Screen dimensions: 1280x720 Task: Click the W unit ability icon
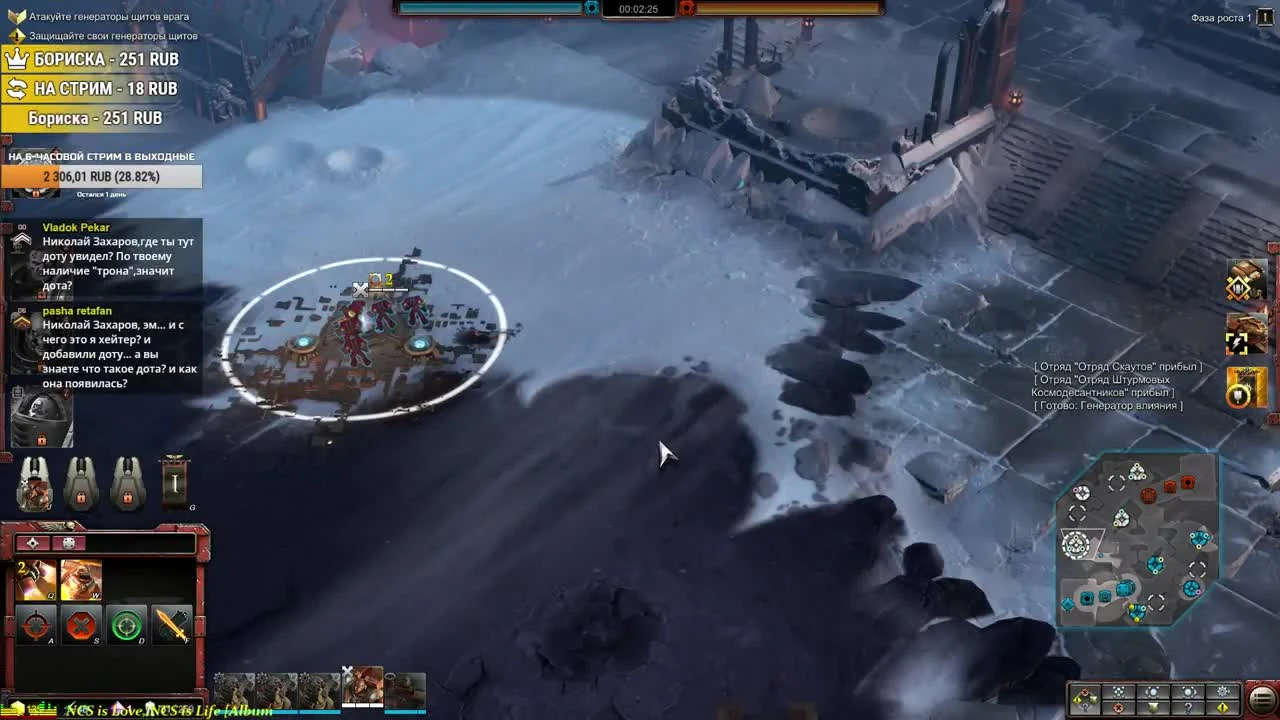pos(80,579)
